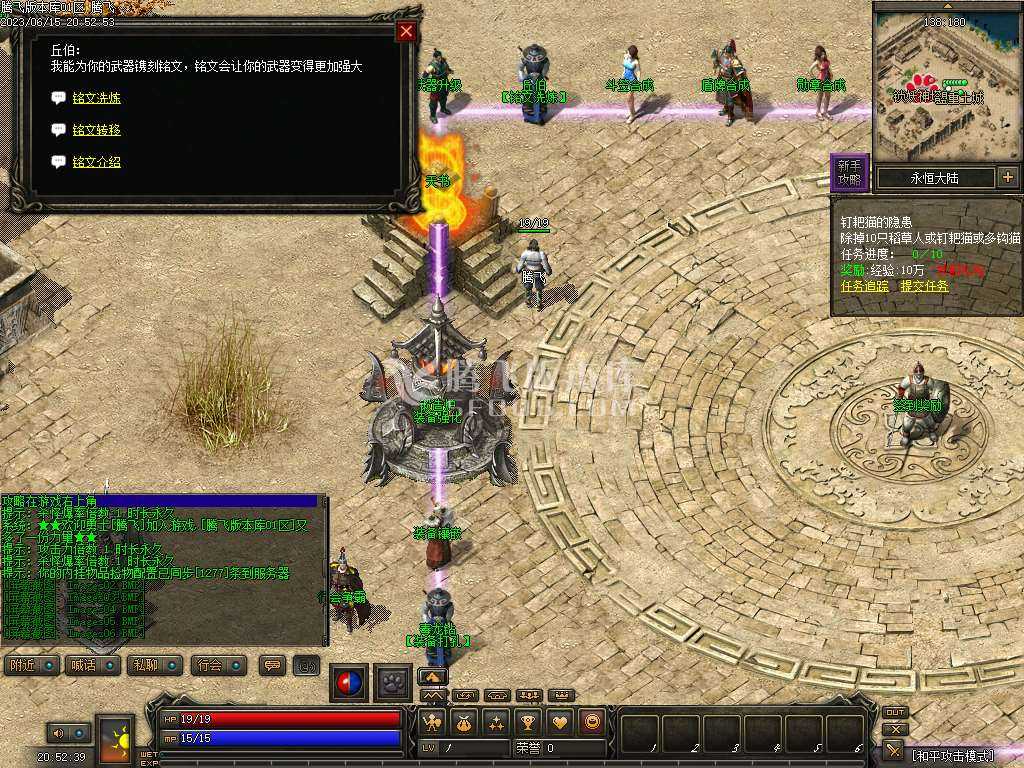Image resolution: width=1024 pixels, height=768 pixels.
Task: Click the OUT button
Action: coord(895,713)
